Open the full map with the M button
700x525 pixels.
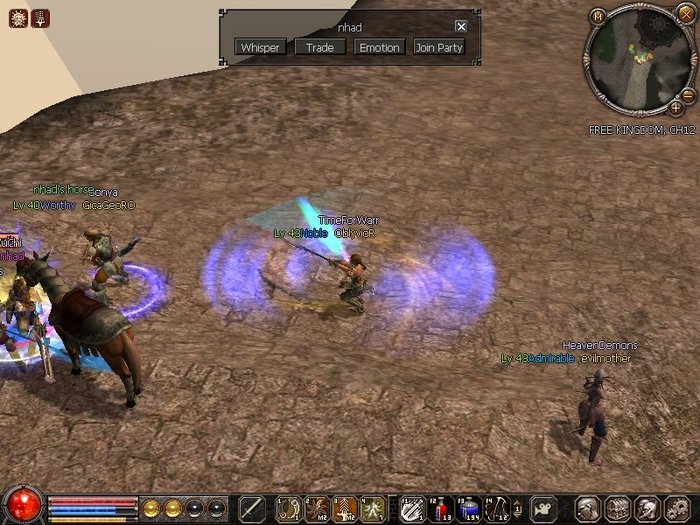pos(598,16)
